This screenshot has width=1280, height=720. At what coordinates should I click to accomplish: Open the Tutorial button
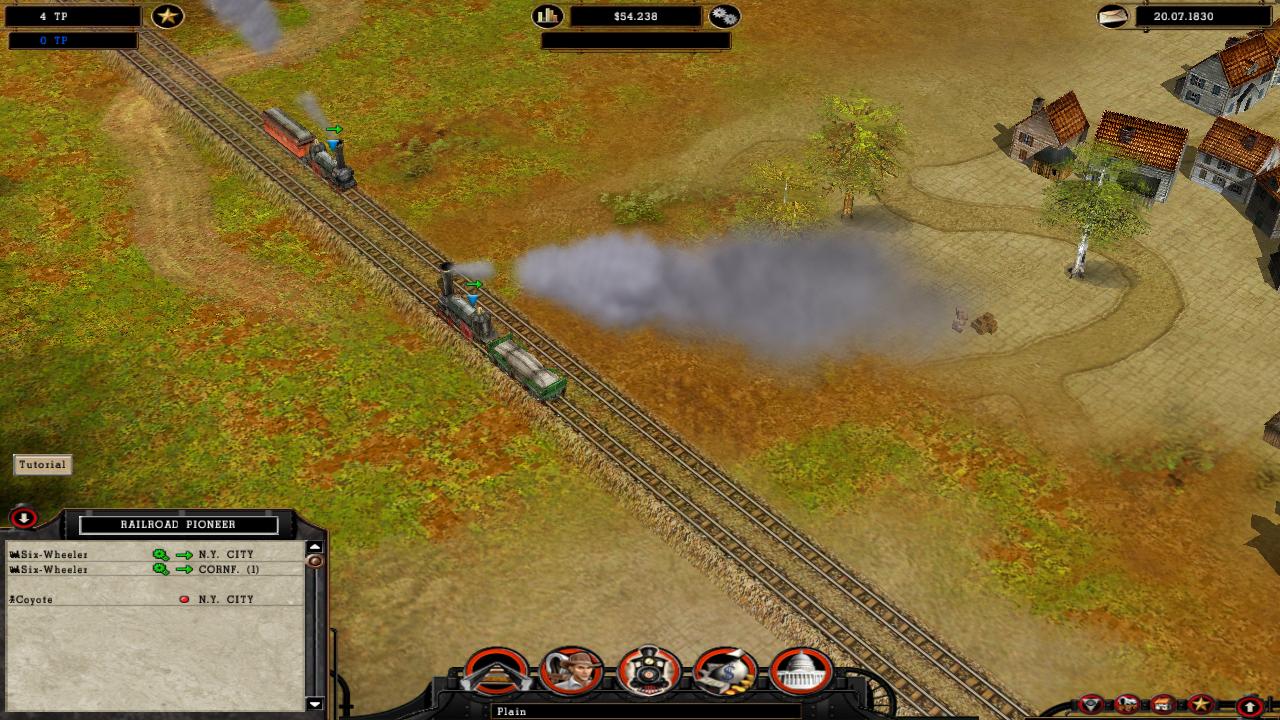[x=42, y=464]
